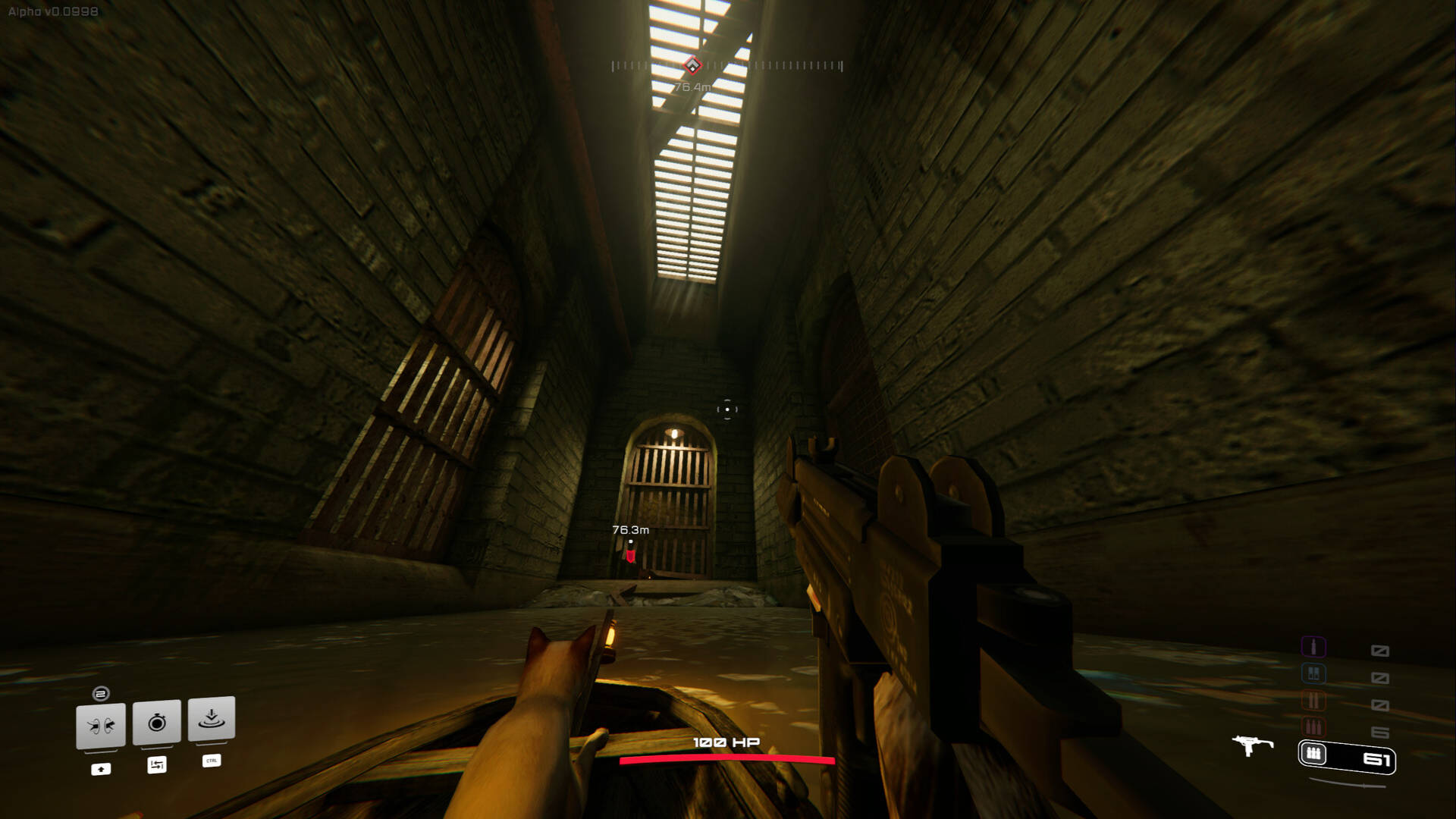
Task: Click the active white ammo type icon
Action: click(x=1314, y=754)
